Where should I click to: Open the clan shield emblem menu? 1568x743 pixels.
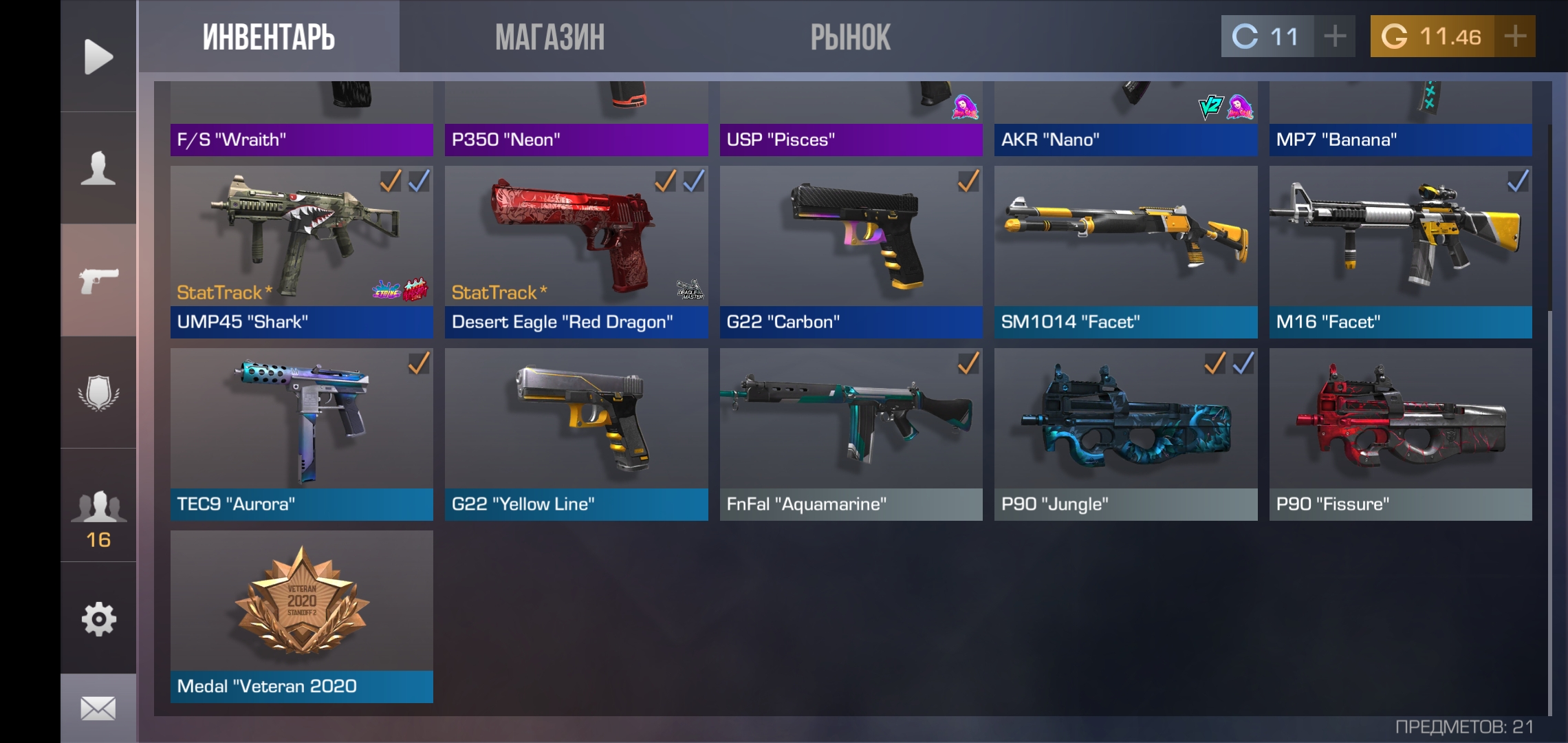click(98, 393)
